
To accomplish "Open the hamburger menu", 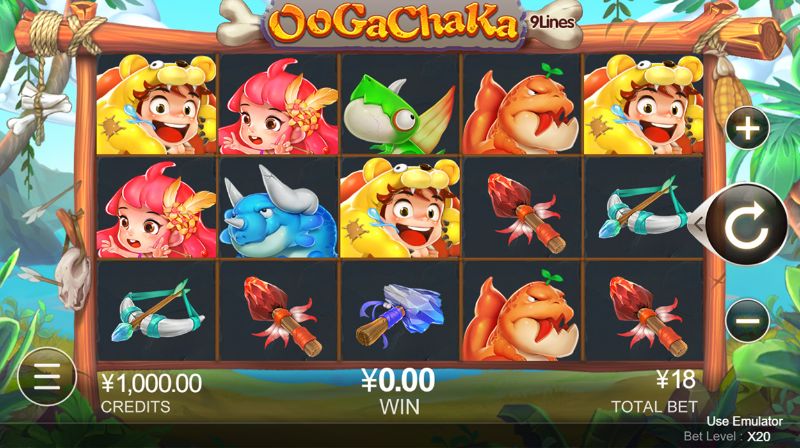I will pyautogui.click(x=46, y=376).
